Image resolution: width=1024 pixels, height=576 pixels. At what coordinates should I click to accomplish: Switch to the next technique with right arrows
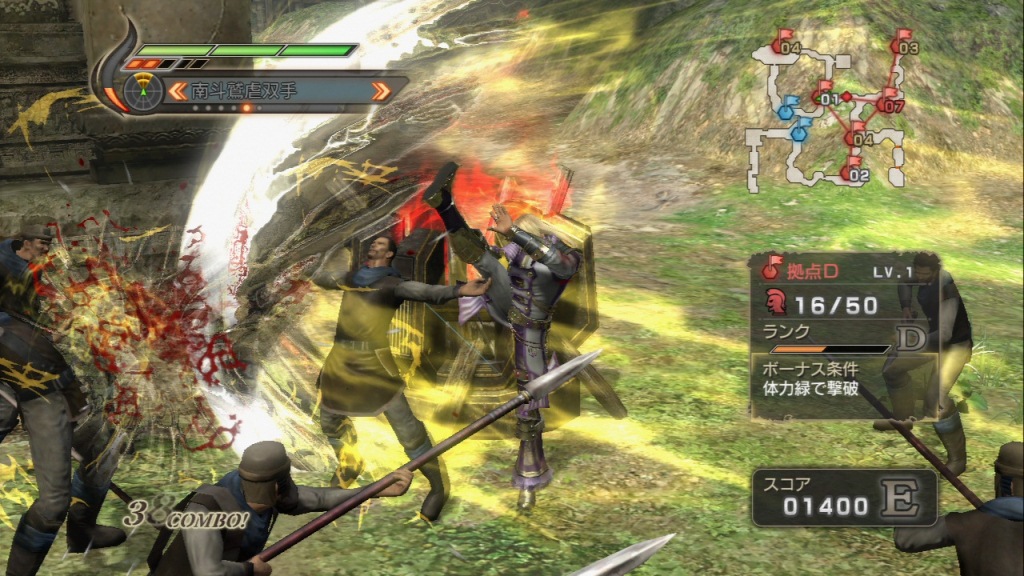381,92
